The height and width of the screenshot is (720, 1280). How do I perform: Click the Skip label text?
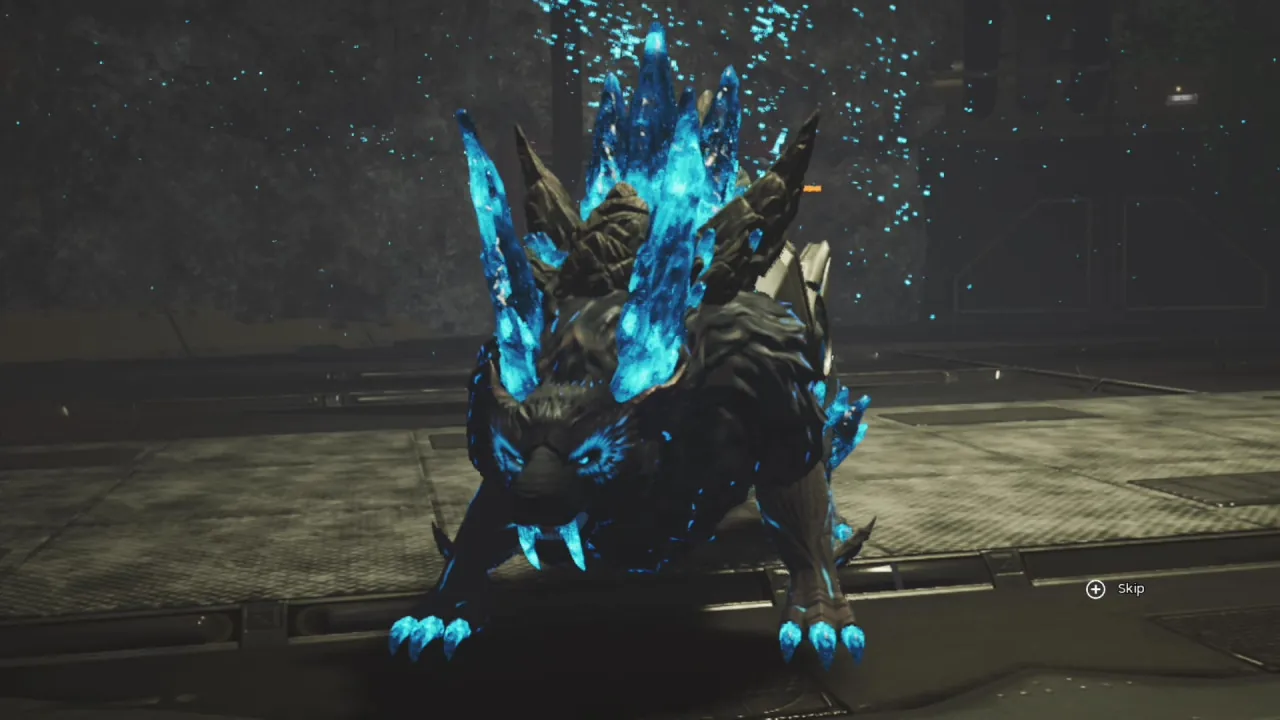point(1130,588)
